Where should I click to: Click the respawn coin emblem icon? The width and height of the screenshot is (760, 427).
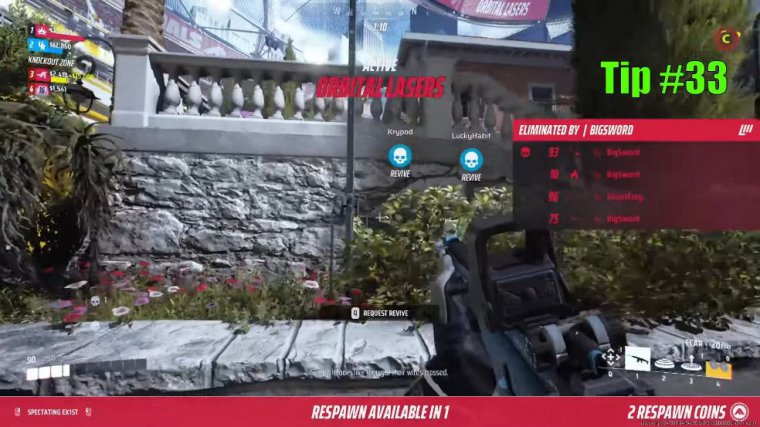tap(738, 412)
